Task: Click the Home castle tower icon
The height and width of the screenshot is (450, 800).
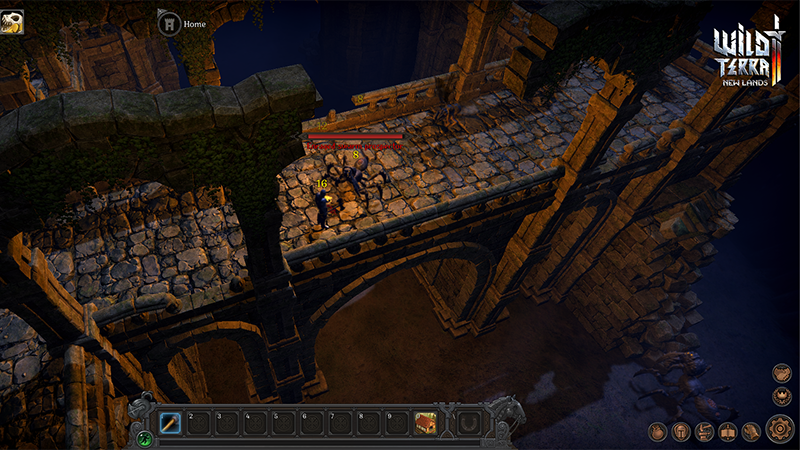Action: point(169,23)
